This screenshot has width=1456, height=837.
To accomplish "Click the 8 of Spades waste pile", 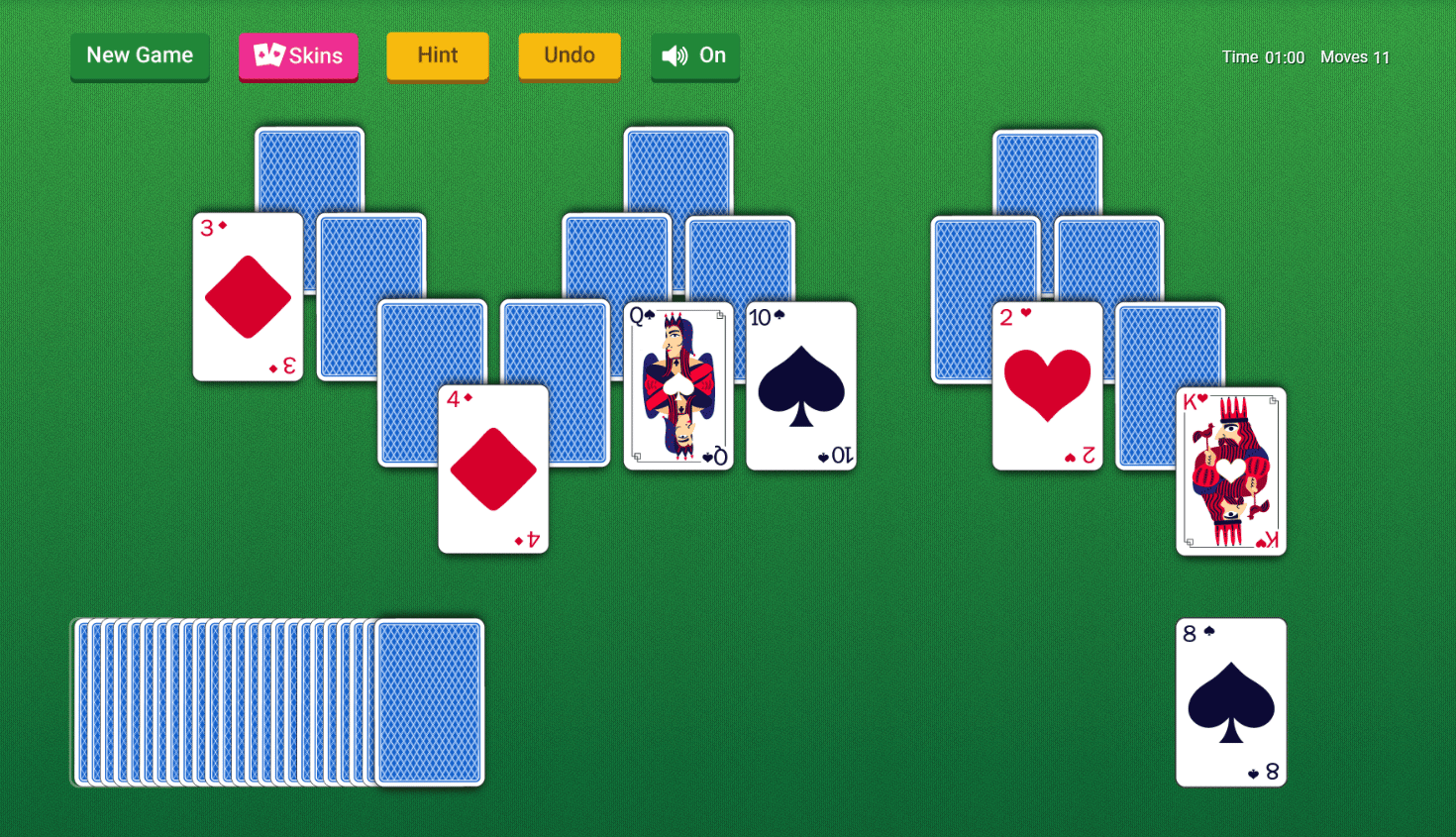I will coord(1231,703).
